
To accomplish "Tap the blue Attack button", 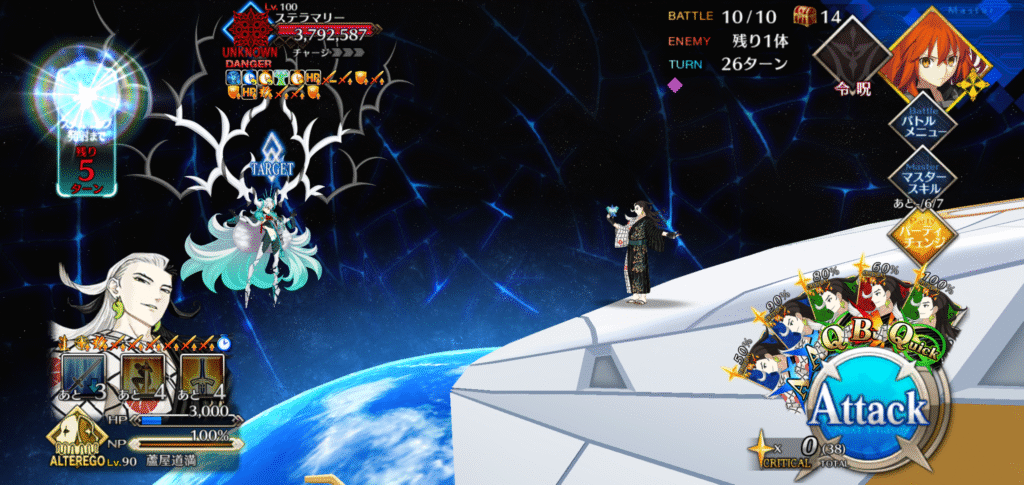I will [867, 407].
